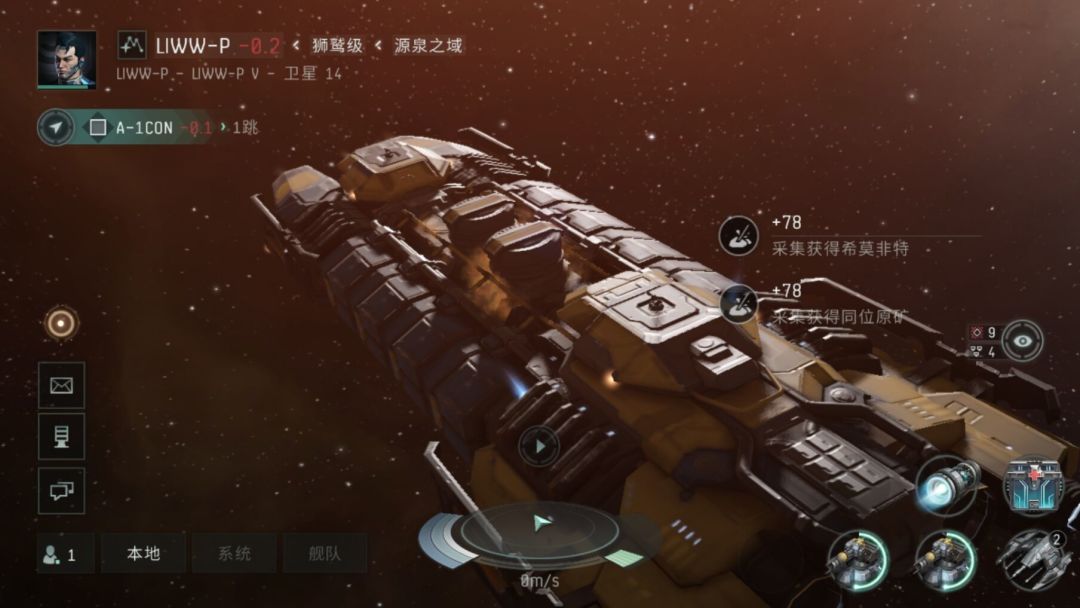The width and height of the screenshot is (1080, 608).
Task: Show the local pilot count list
Action: click(x=62, y=553)
